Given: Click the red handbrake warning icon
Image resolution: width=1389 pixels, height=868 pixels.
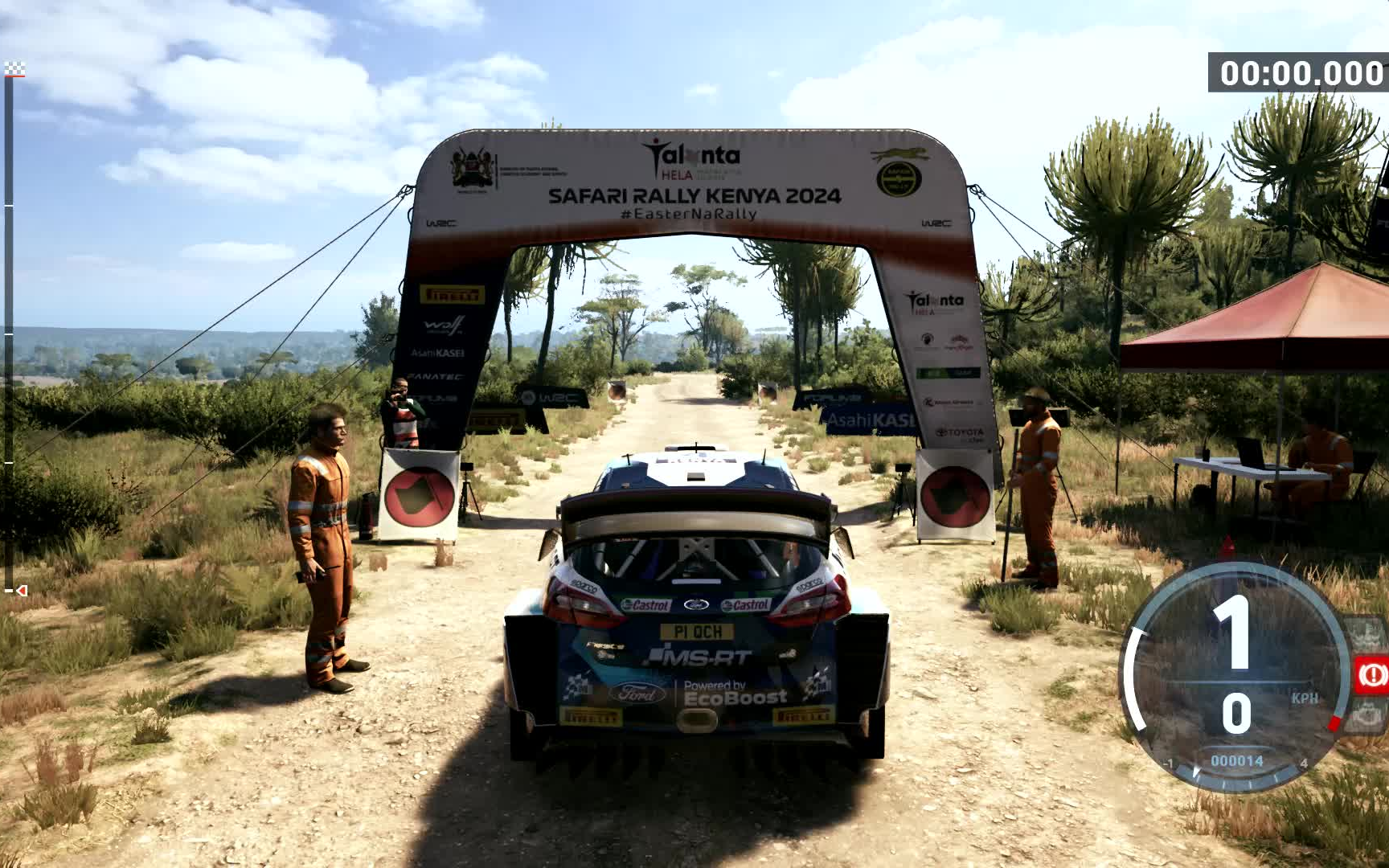Looking at the screenshot, I should coord(1371,674).
